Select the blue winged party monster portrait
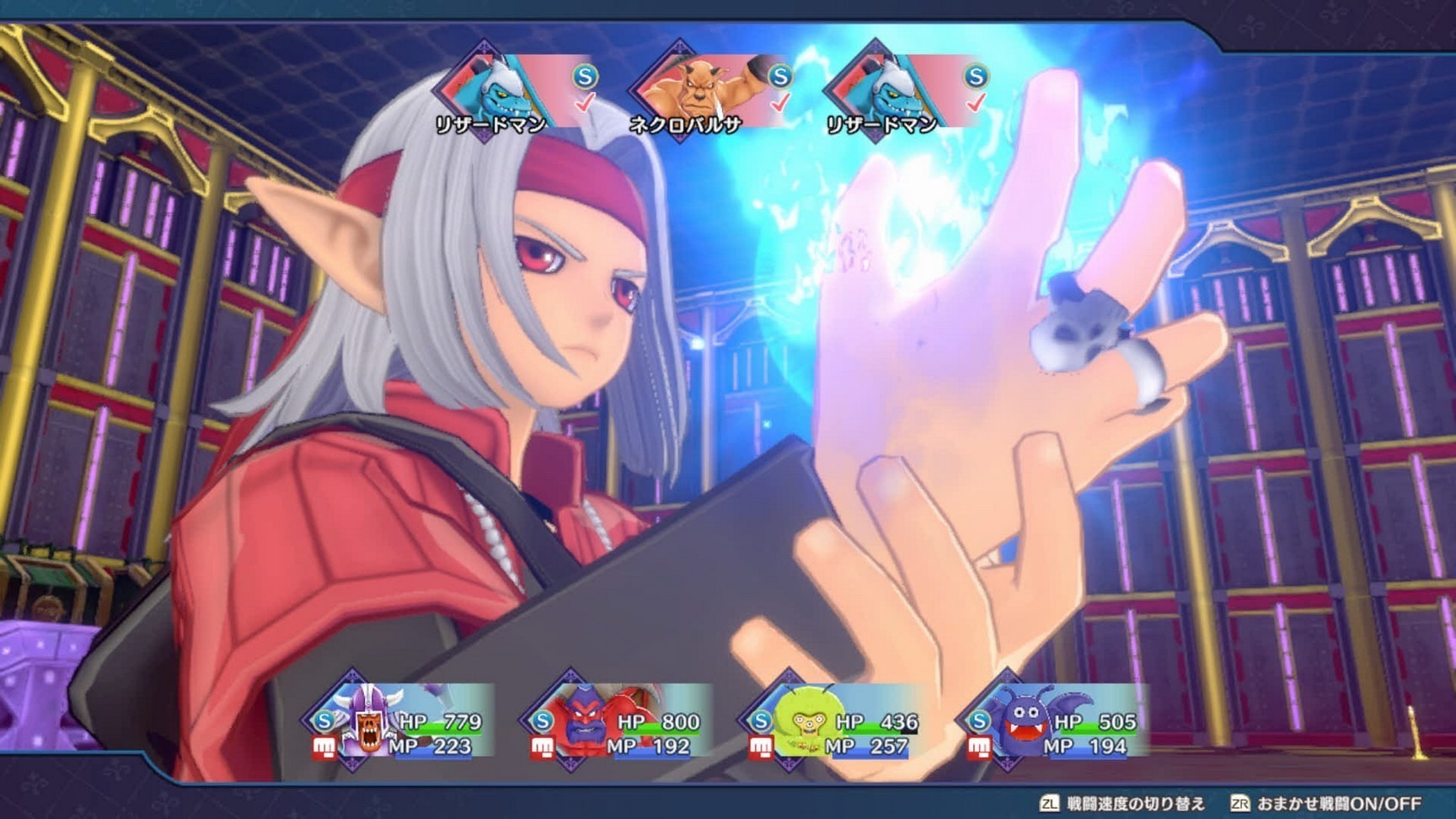 (1021, 721)
